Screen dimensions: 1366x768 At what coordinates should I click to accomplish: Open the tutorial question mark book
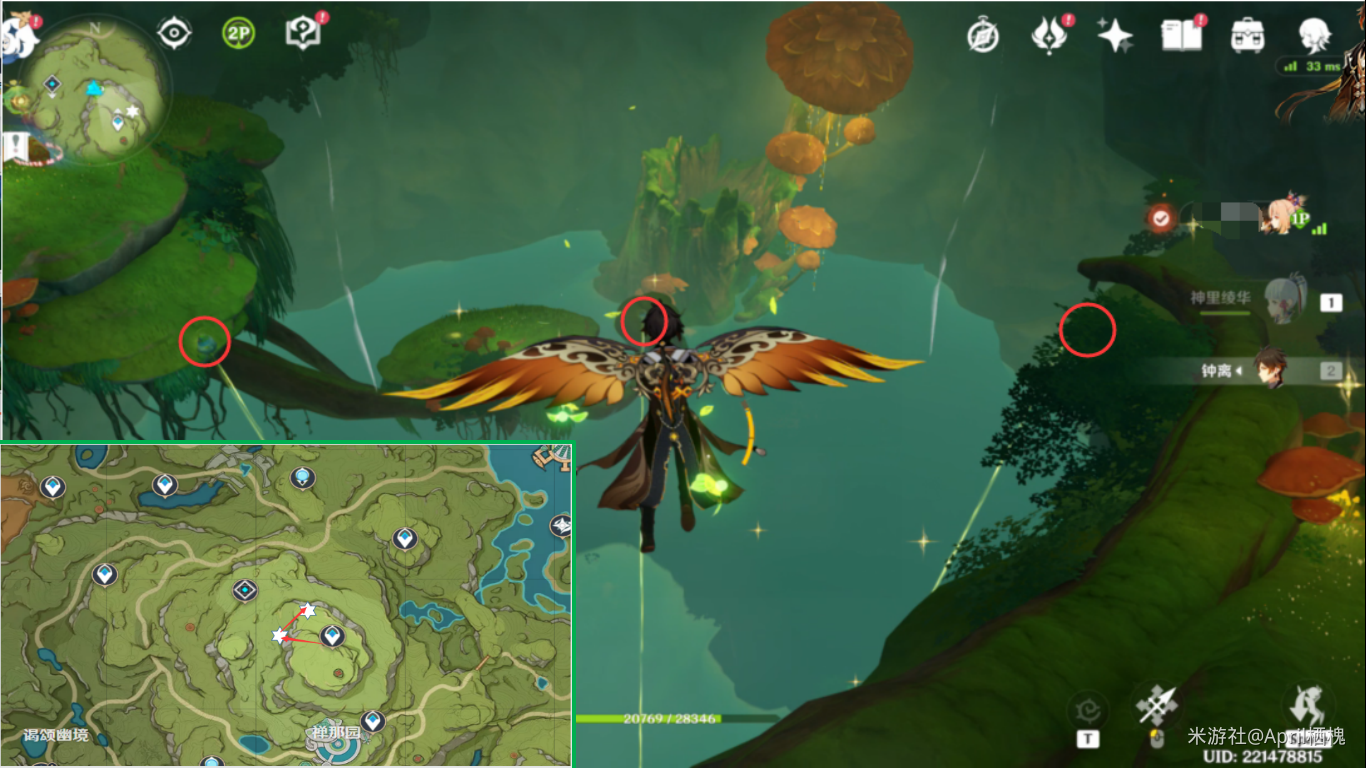301,33
